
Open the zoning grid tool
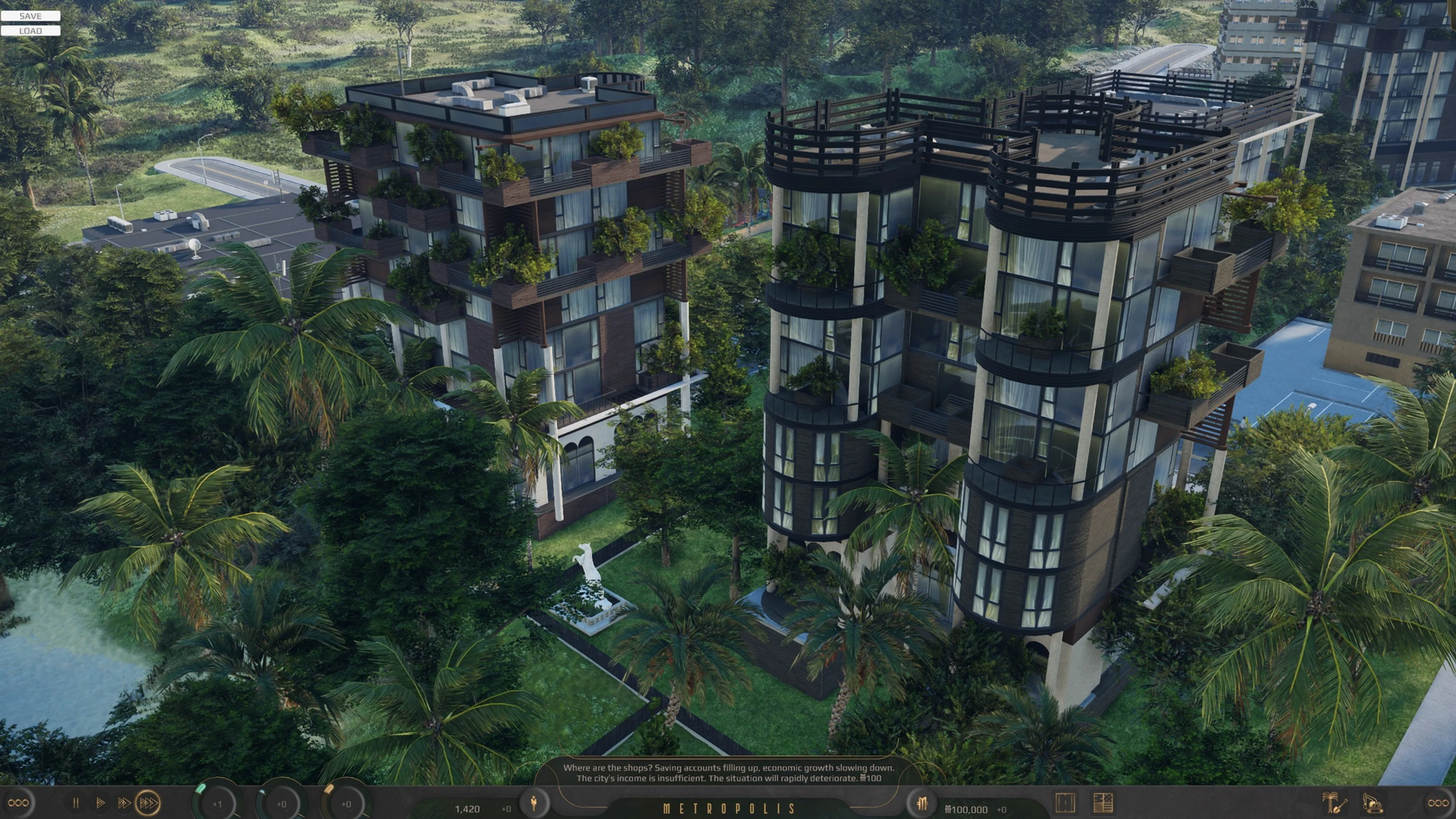1103,803
